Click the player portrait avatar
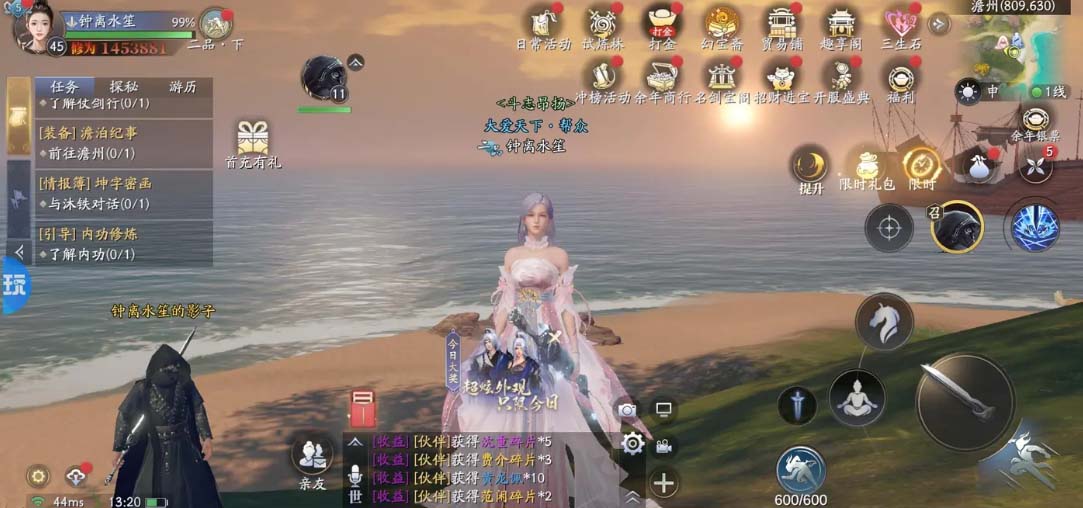1083x508 pixels. tap(33, 25)
